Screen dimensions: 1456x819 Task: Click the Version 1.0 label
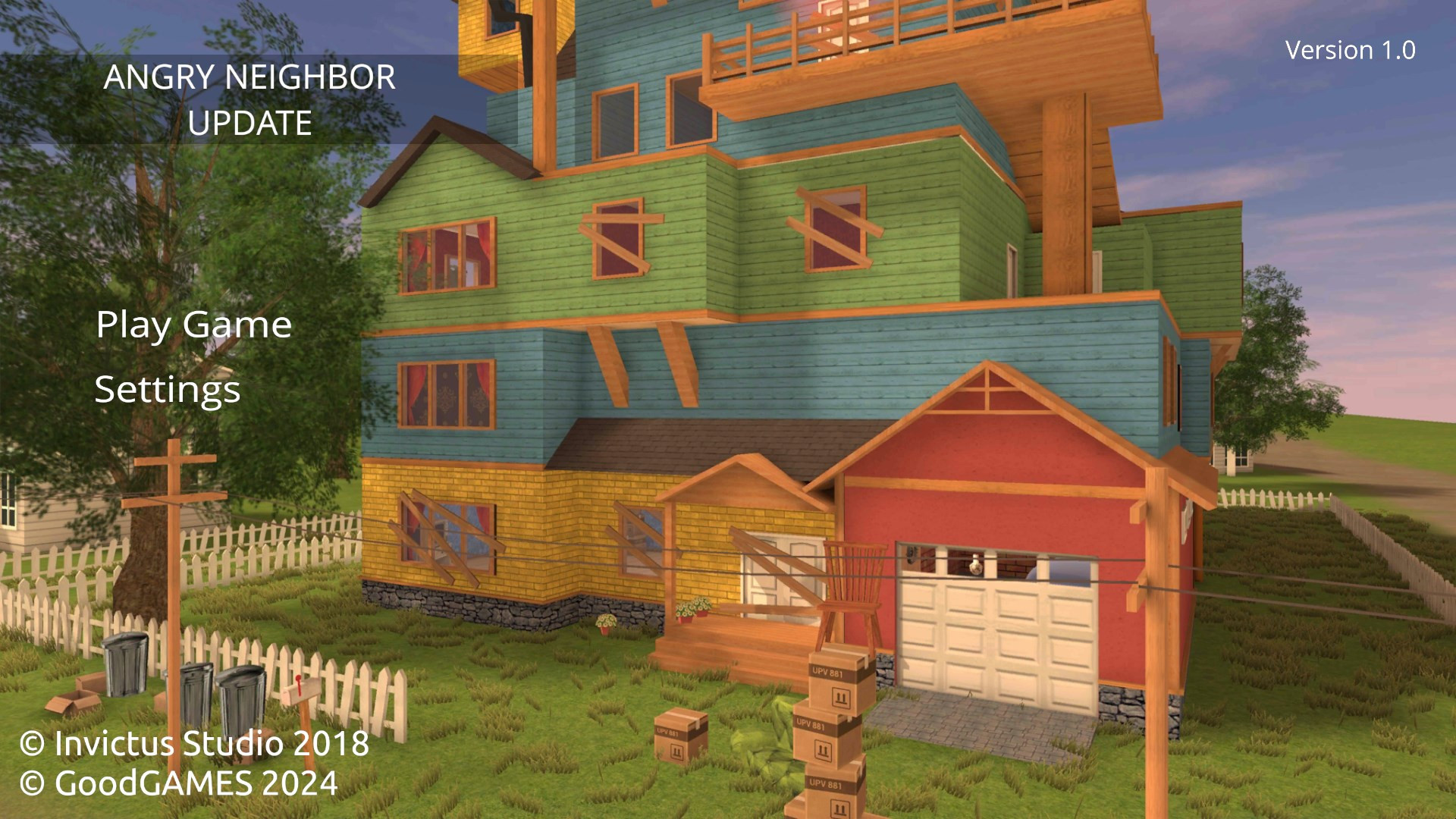1349,50
